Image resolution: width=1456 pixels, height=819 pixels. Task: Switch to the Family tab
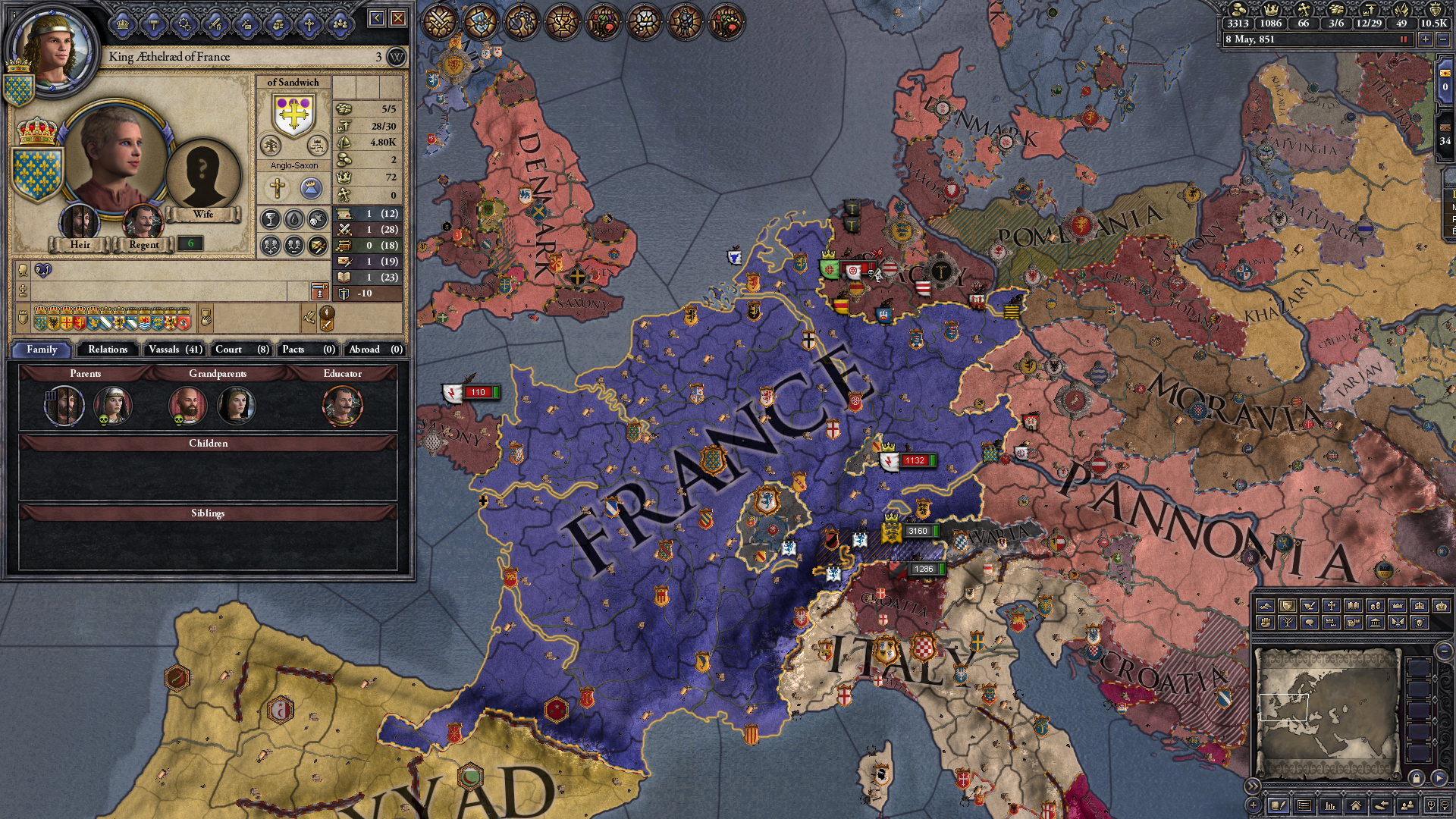[x=43, y=350]
